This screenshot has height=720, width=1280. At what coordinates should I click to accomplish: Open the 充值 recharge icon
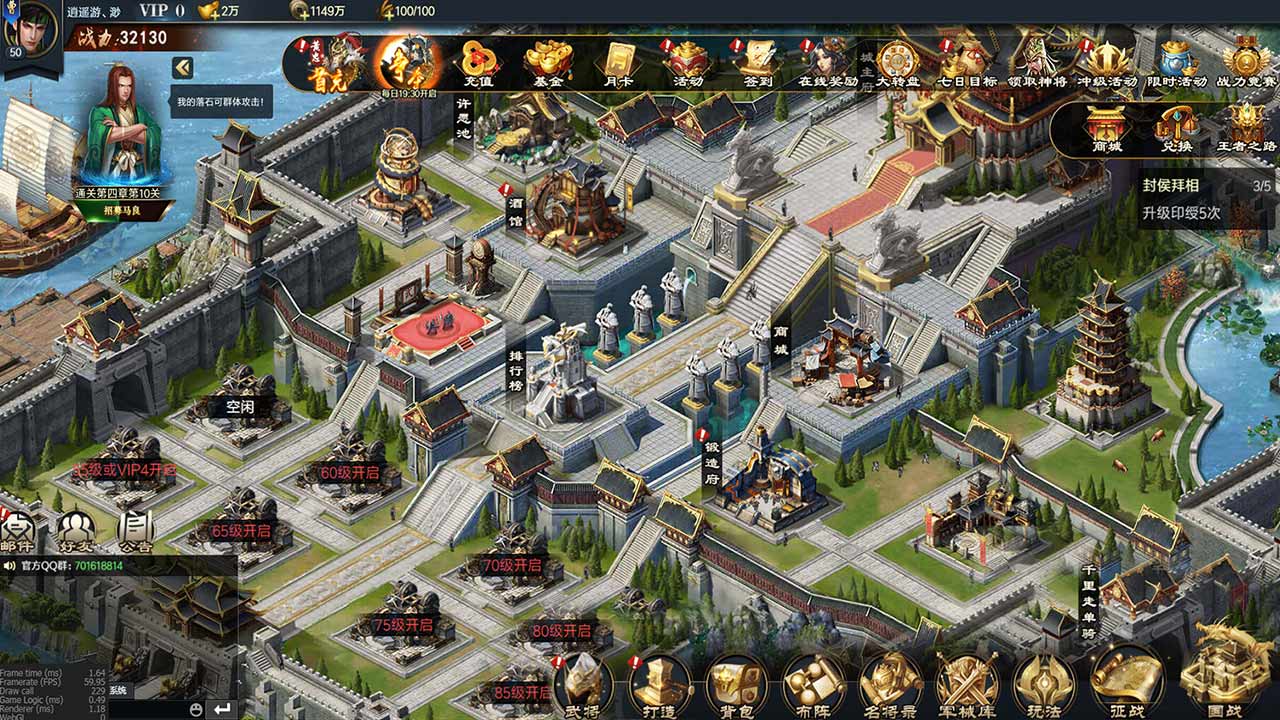(476, 62)
